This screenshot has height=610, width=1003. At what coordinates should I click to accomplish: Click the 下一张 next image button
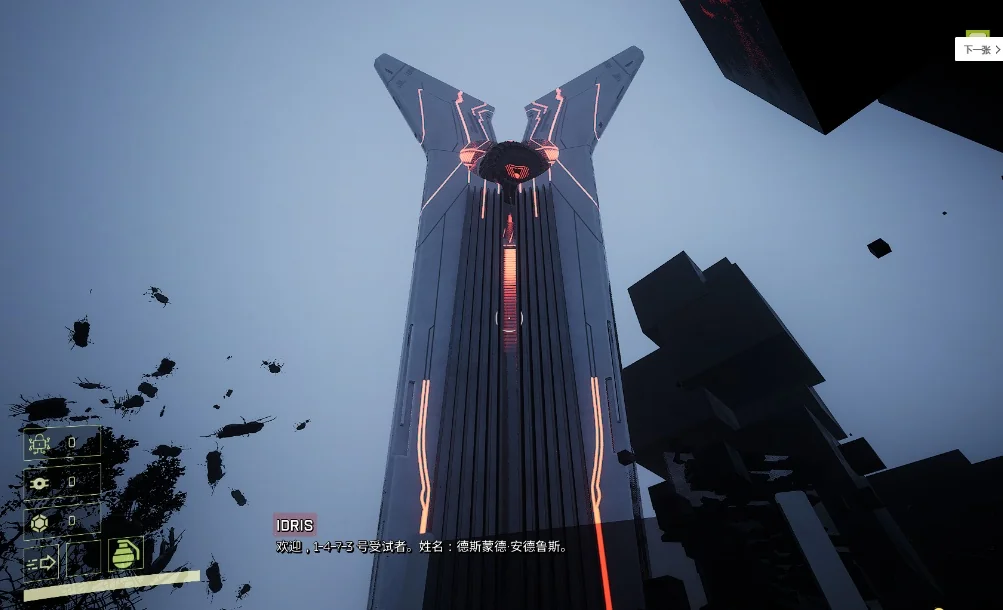[979, 49]
